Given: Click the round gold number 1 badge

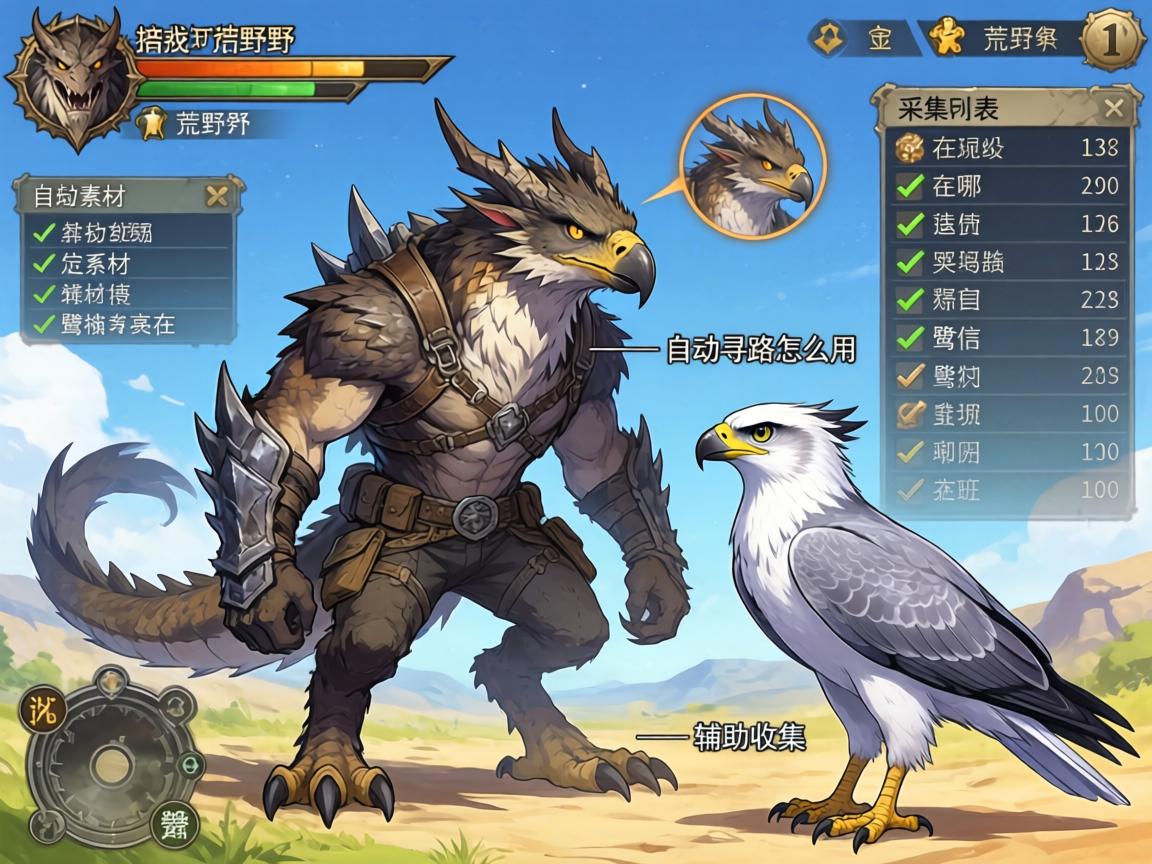Looking at the screenshot, I should pyautogui.click(x=1114, y=40).
